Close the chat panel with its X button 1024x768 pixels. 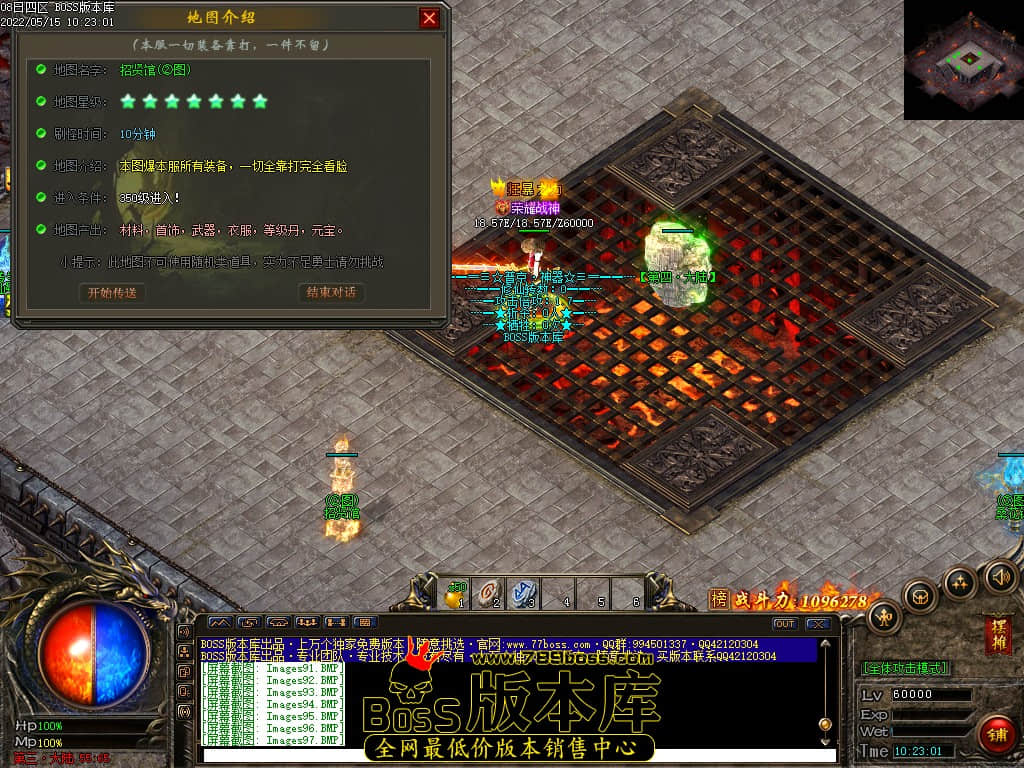(818, 624)
